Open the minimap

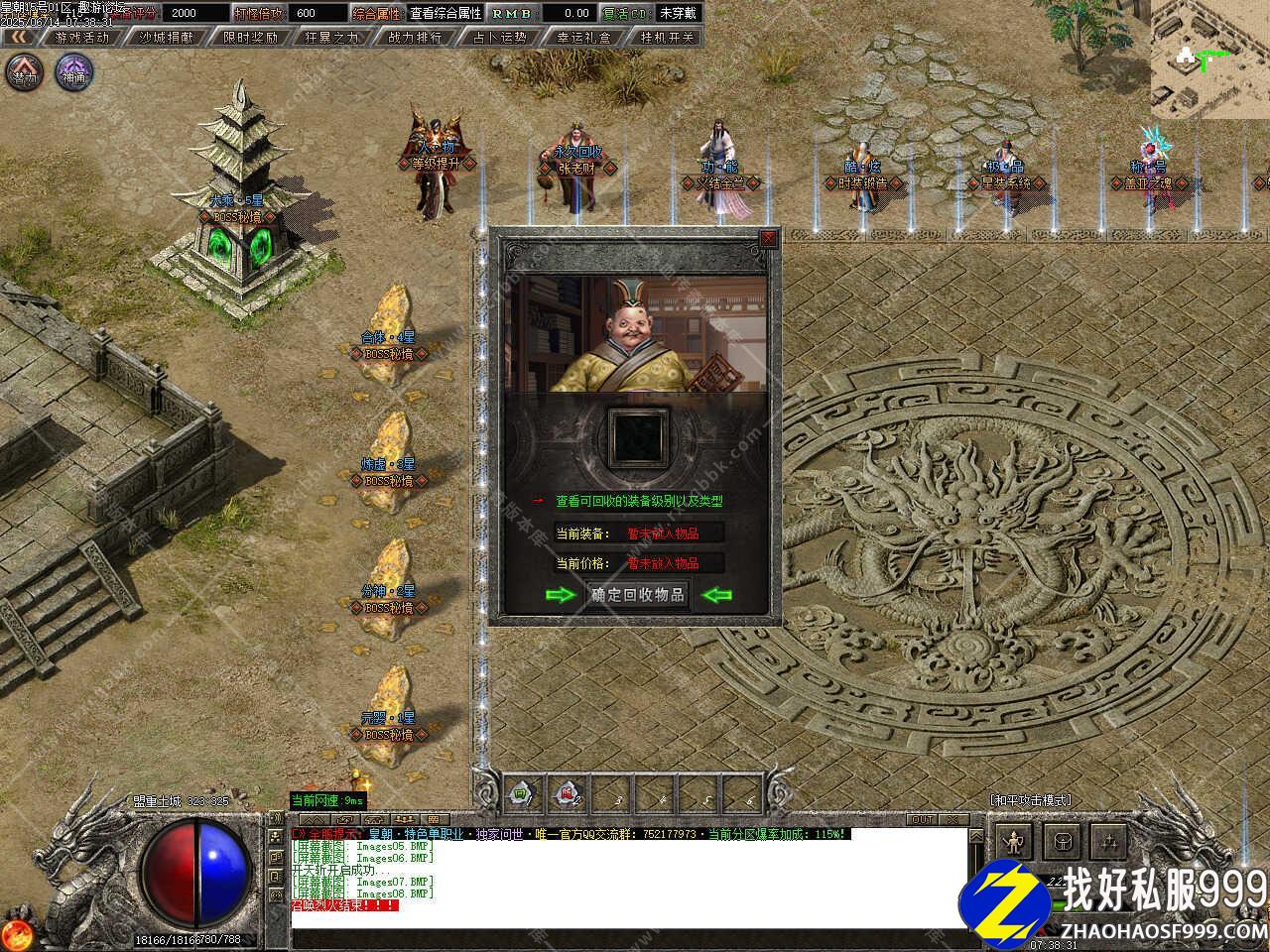[x=1210, y=59]
